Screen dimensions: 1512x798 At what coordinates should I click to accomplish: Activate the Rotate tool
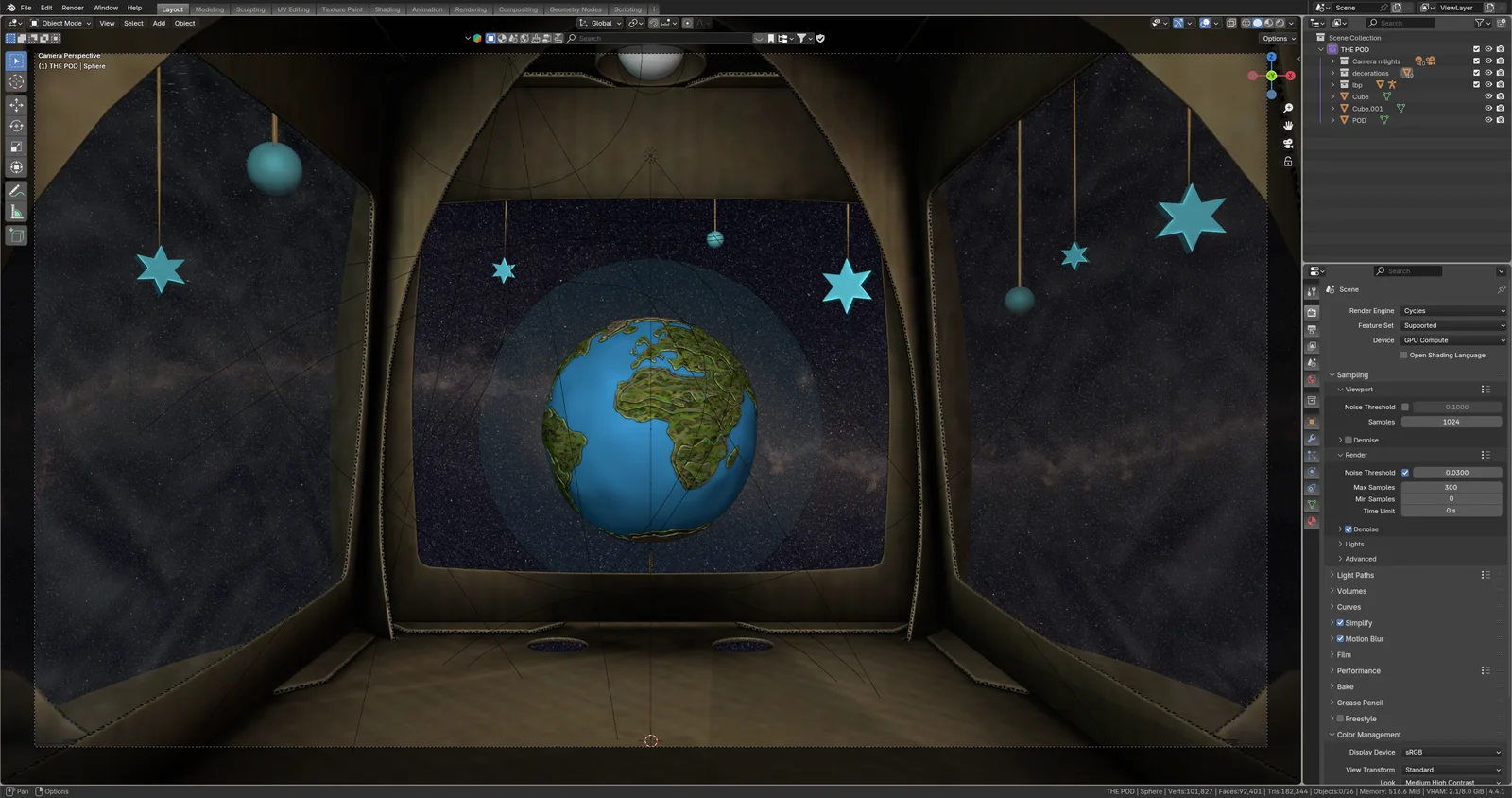[x=15, y=126]
